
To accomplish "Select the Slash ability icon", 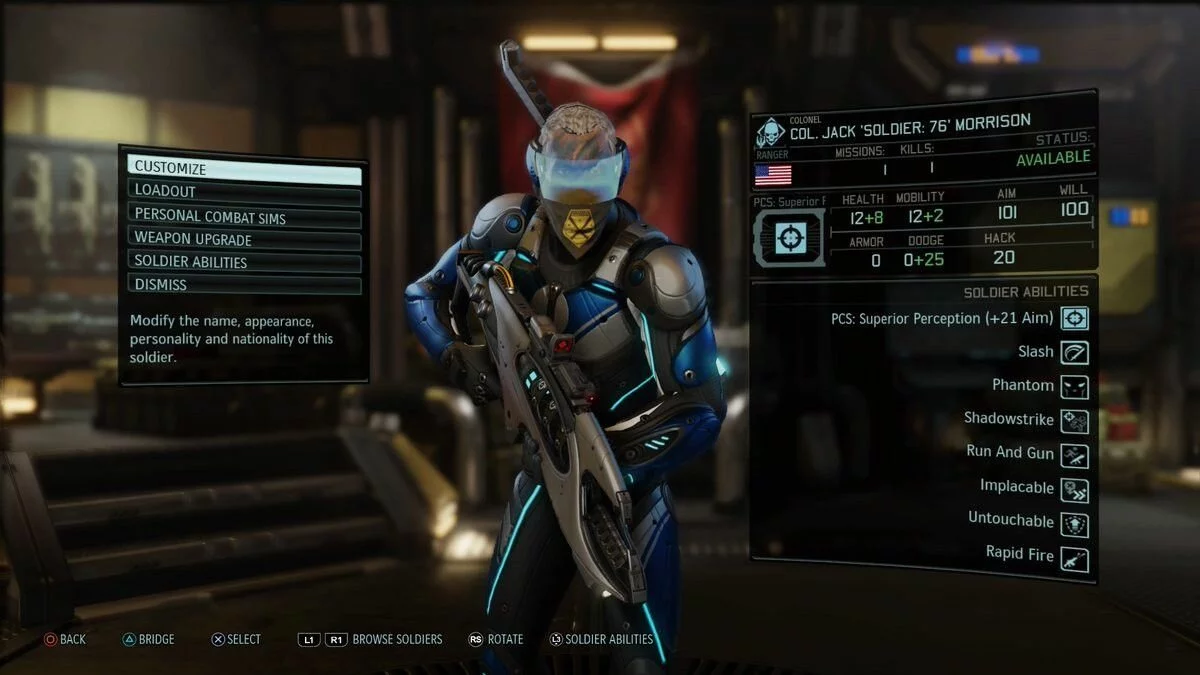I will point(1075,352).
